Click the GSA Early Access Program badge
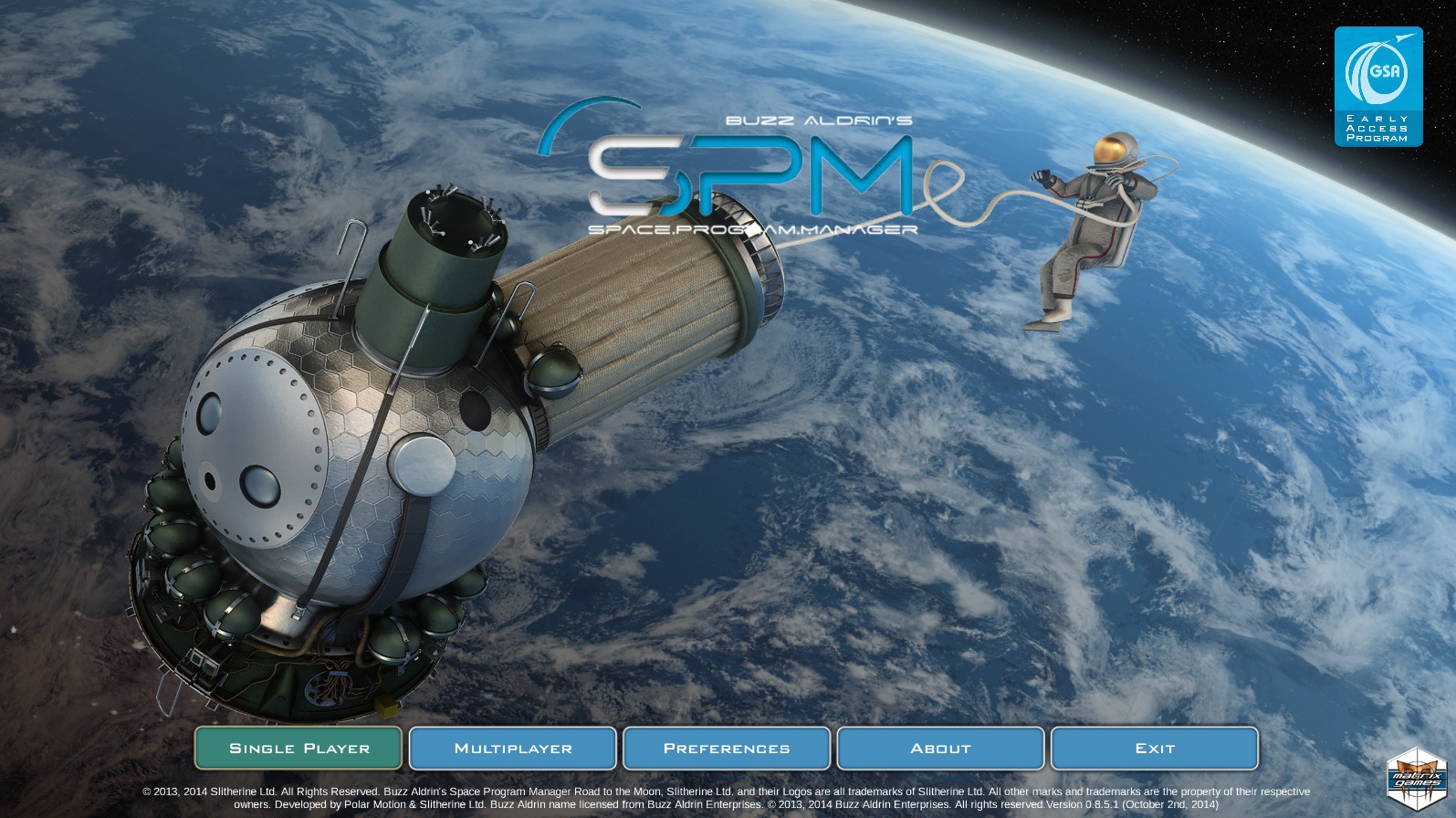 tap(1378, 86)
